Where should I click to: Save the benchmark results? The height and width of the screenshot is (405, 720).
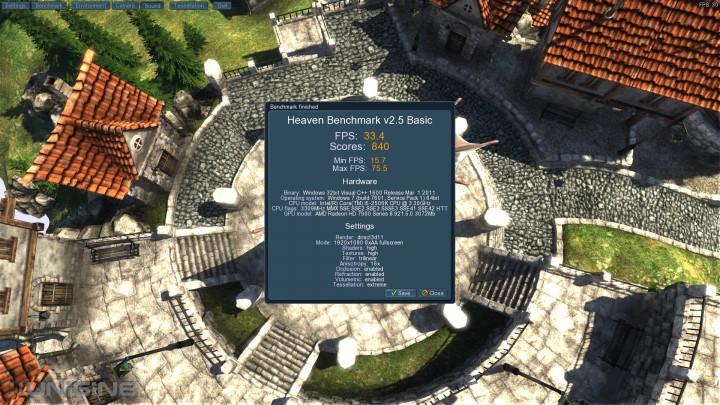[402, 293]
